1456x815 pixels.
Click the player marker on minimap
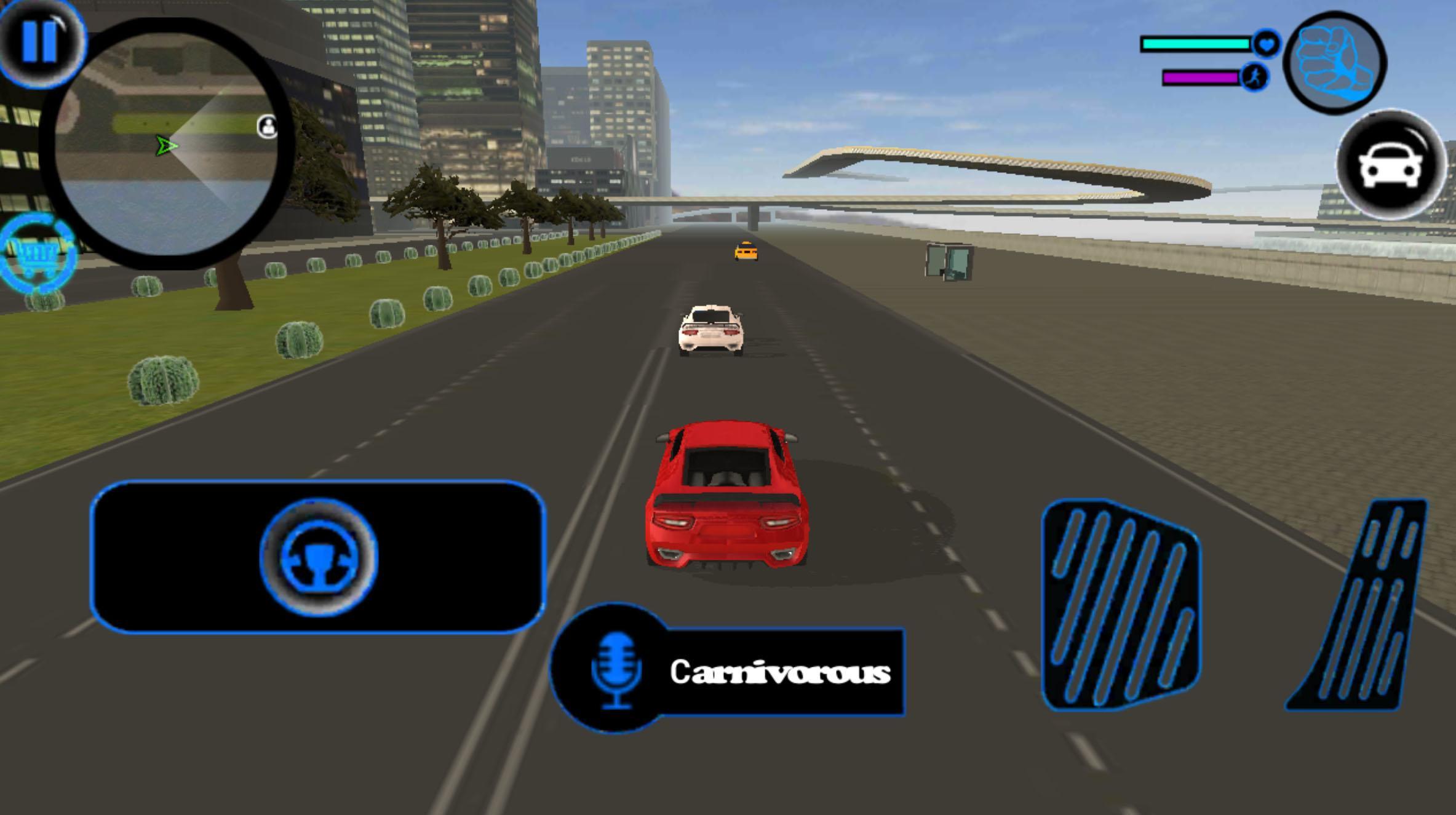[165, 146]
